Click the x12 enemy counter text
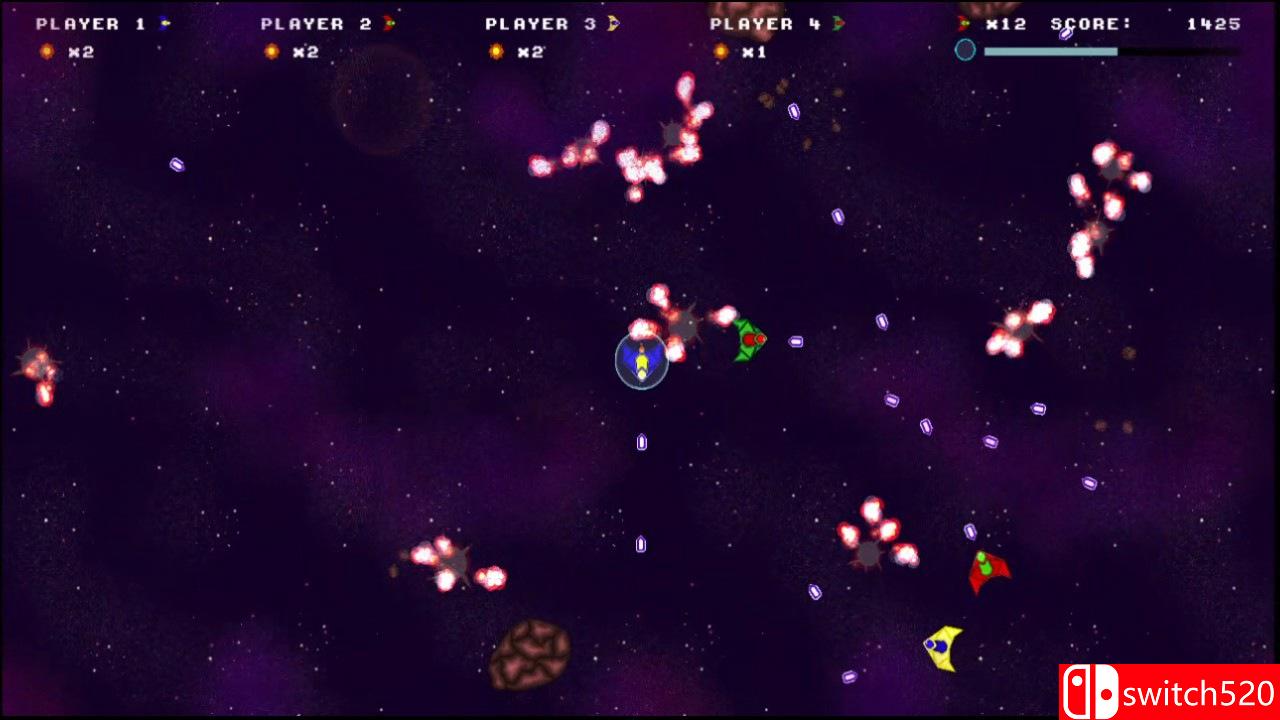Screen dimensions: 1280x720 point(1005,23)
